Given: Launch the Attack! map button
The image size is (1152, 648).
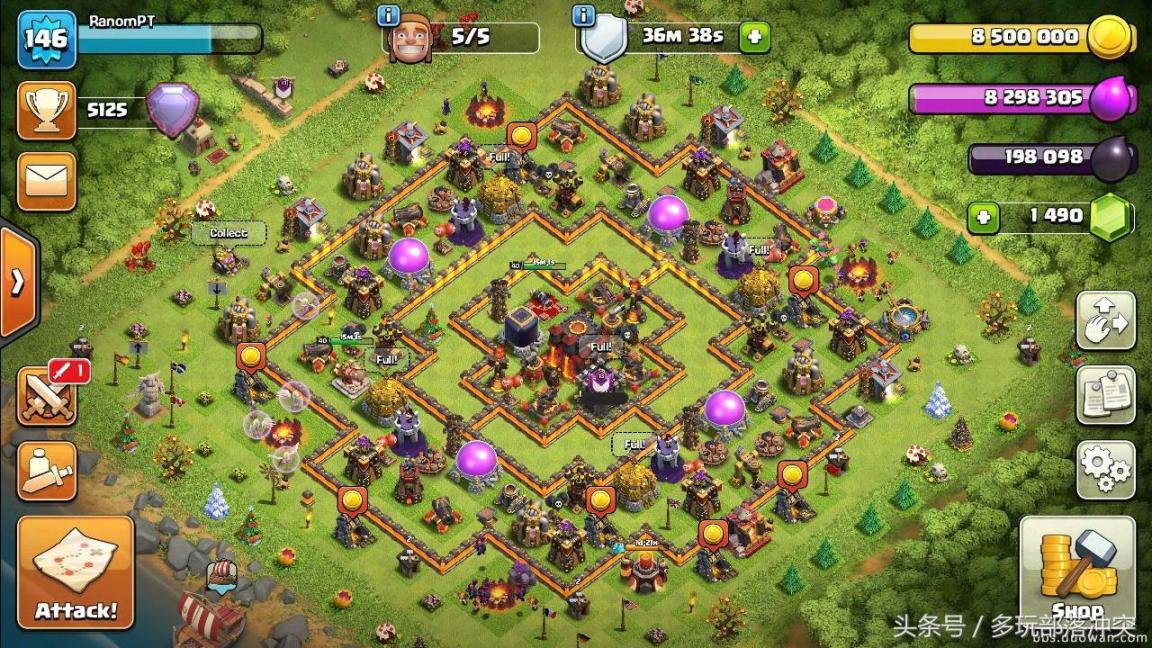Looking at the screenshot, I should point(75,572).
